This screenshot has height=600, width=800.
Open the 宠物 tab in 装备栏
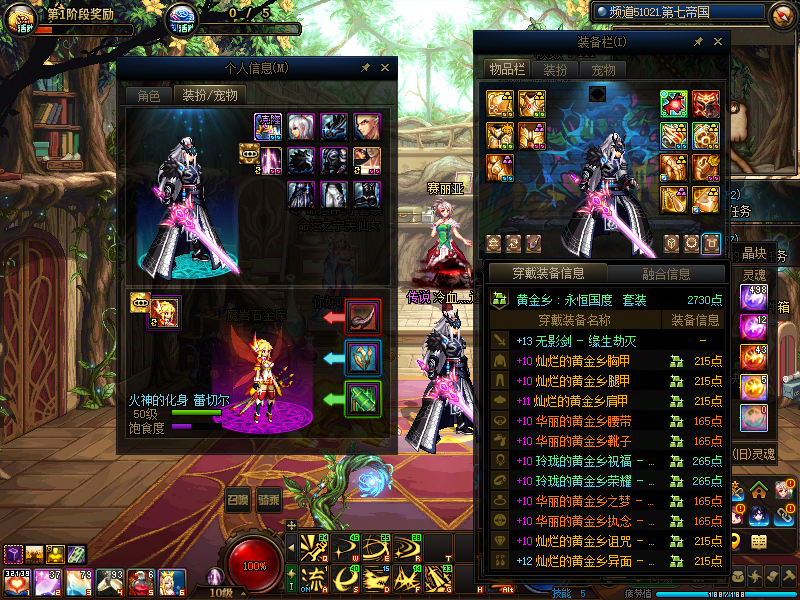click(x=603, y=70)
